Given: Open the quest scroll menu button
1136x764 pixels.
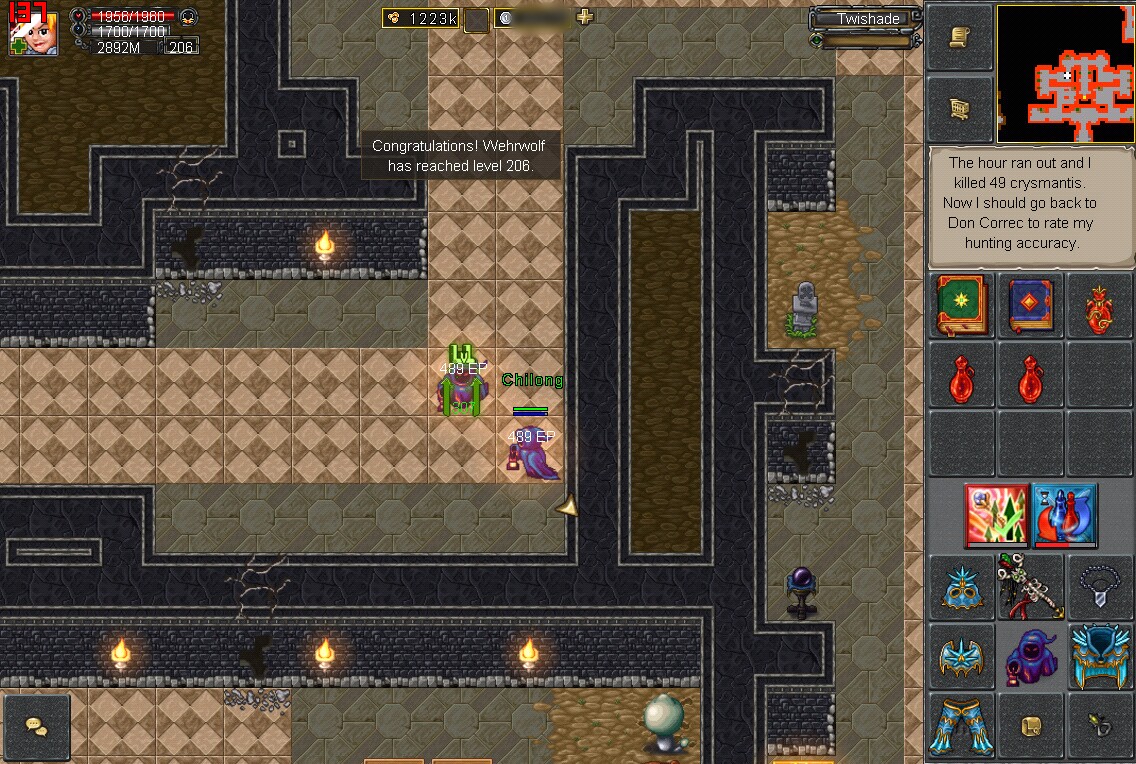Looking at the screenshot, I should (x=959, y=37).
